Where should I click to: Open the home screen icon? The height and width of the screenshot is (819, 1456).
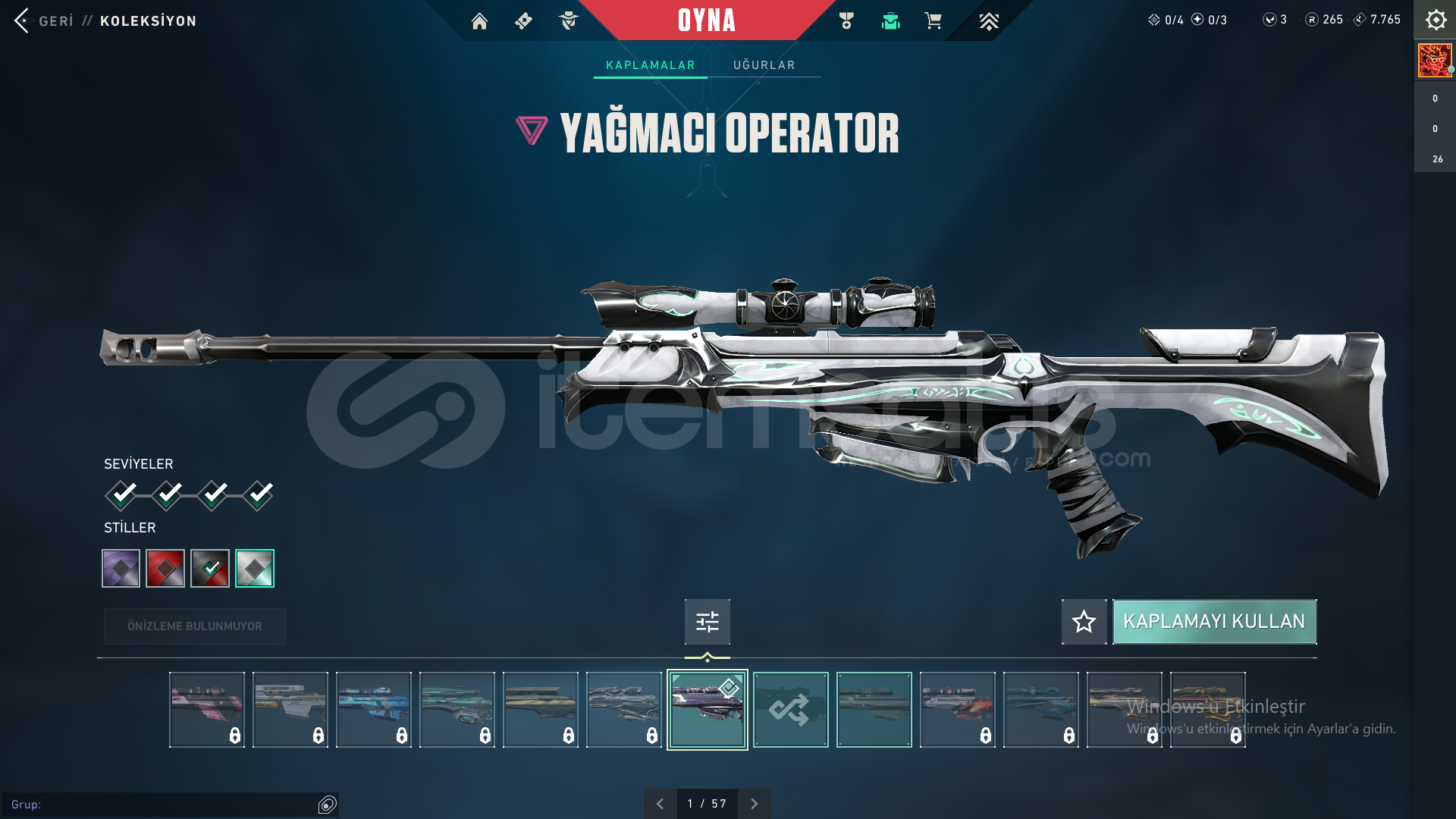[x=479, y=21]
